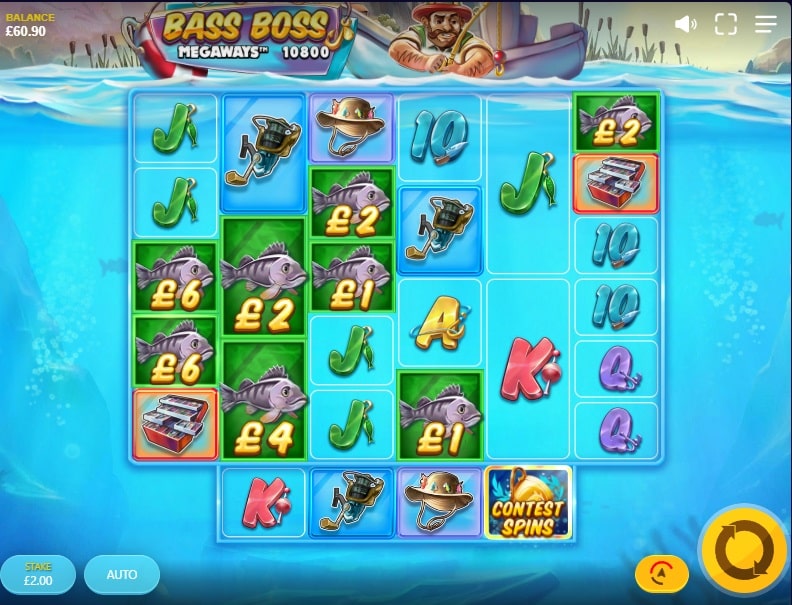The image size is (792, 605).
Task: Open the hamburger menu
Action: tap(765, 24)
